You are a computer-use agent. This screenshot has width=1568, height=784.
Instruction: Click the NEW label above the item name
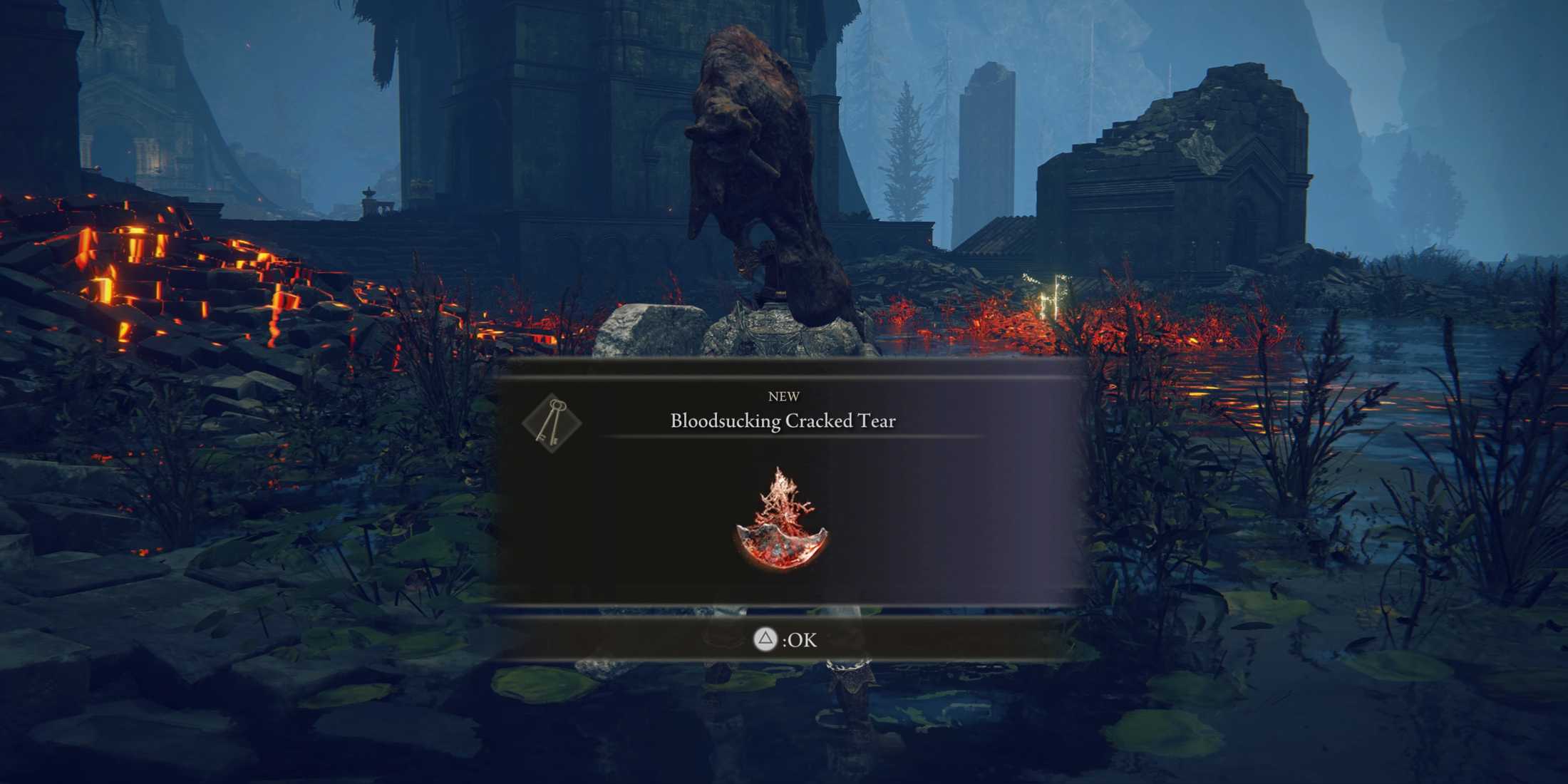click(783, 397)
